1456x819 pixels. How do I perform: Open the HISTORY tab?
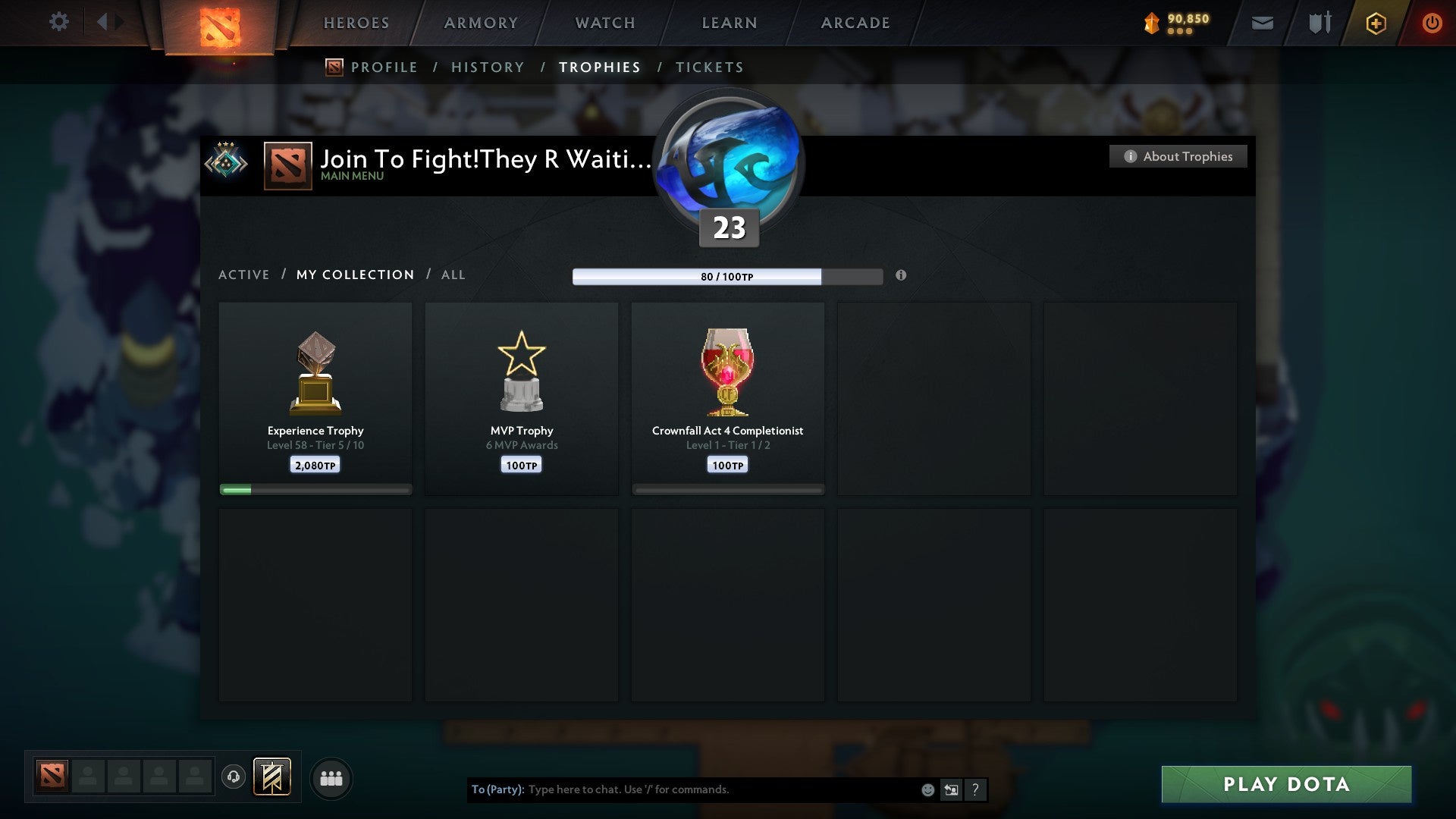coord(488,67)
